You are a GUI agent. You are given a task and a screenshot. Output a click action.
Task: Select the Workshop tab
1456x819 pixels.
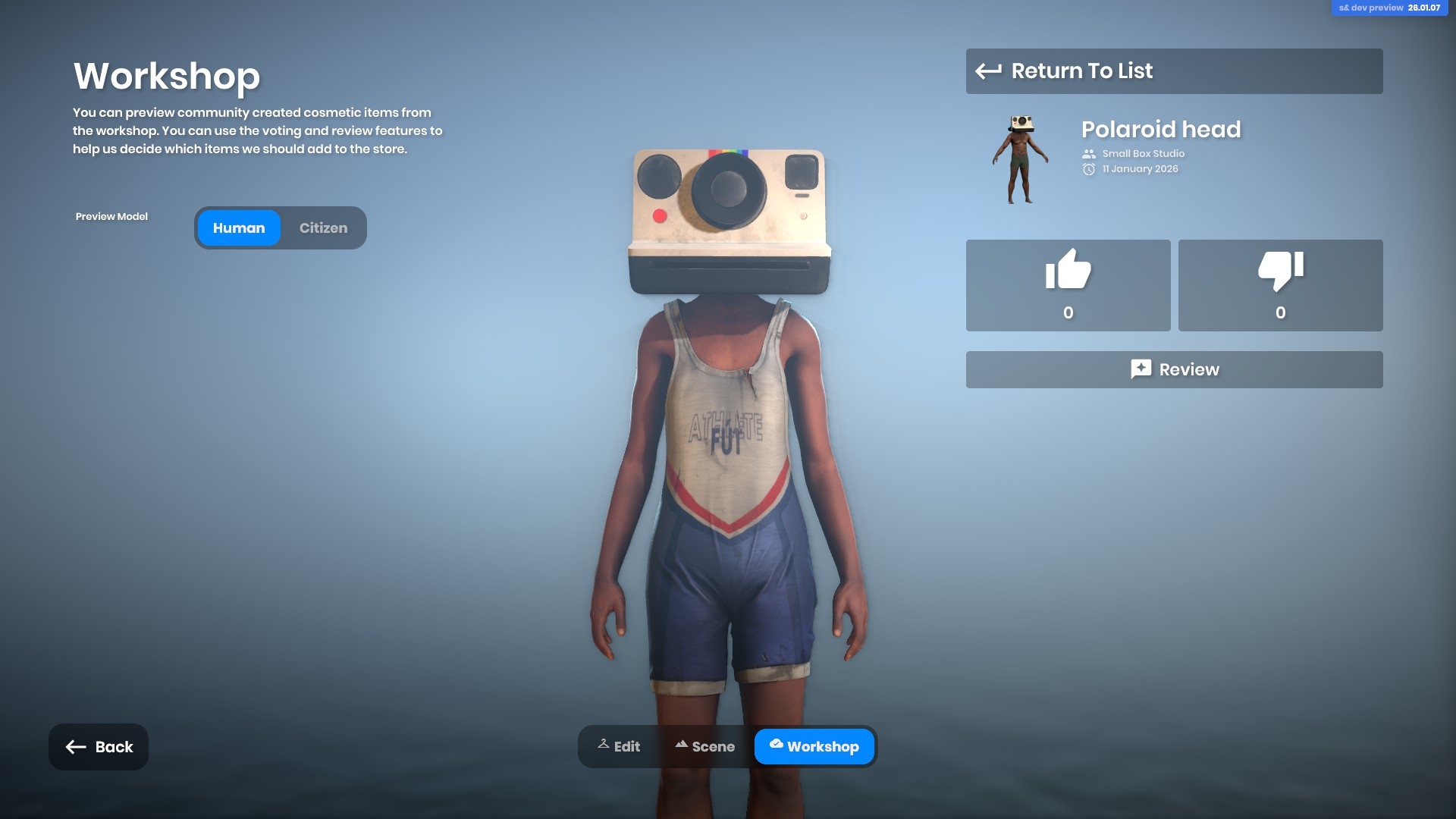[814, 746]
